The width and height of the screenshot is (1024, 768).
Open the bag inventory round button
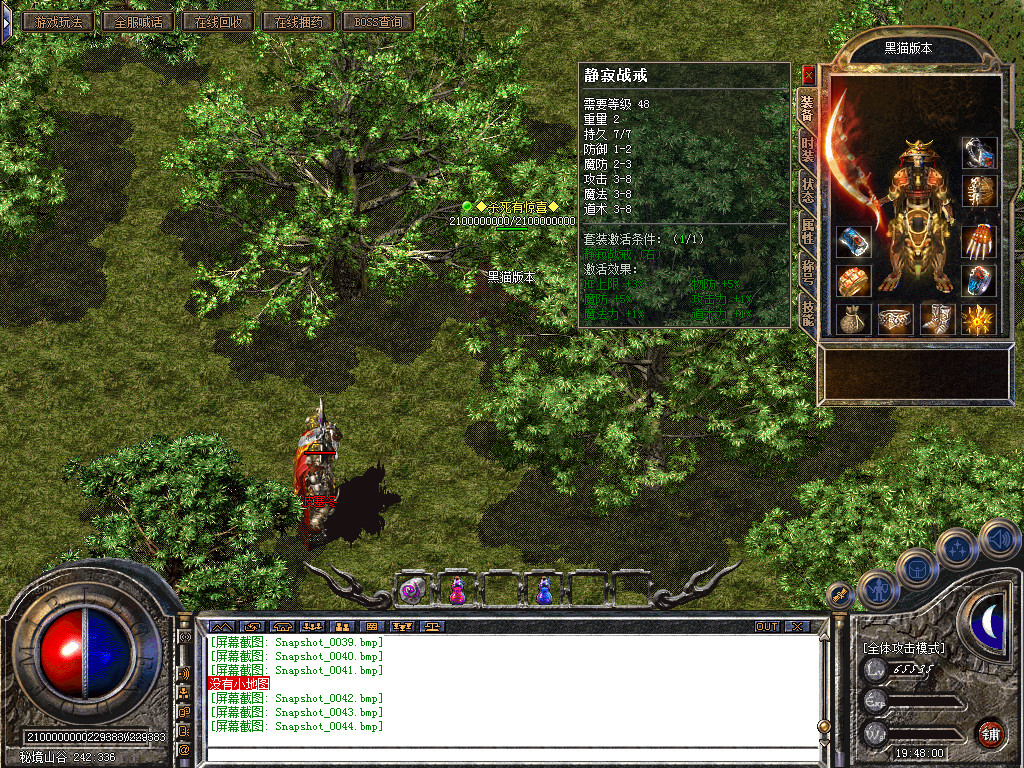(x=917, y=568)
